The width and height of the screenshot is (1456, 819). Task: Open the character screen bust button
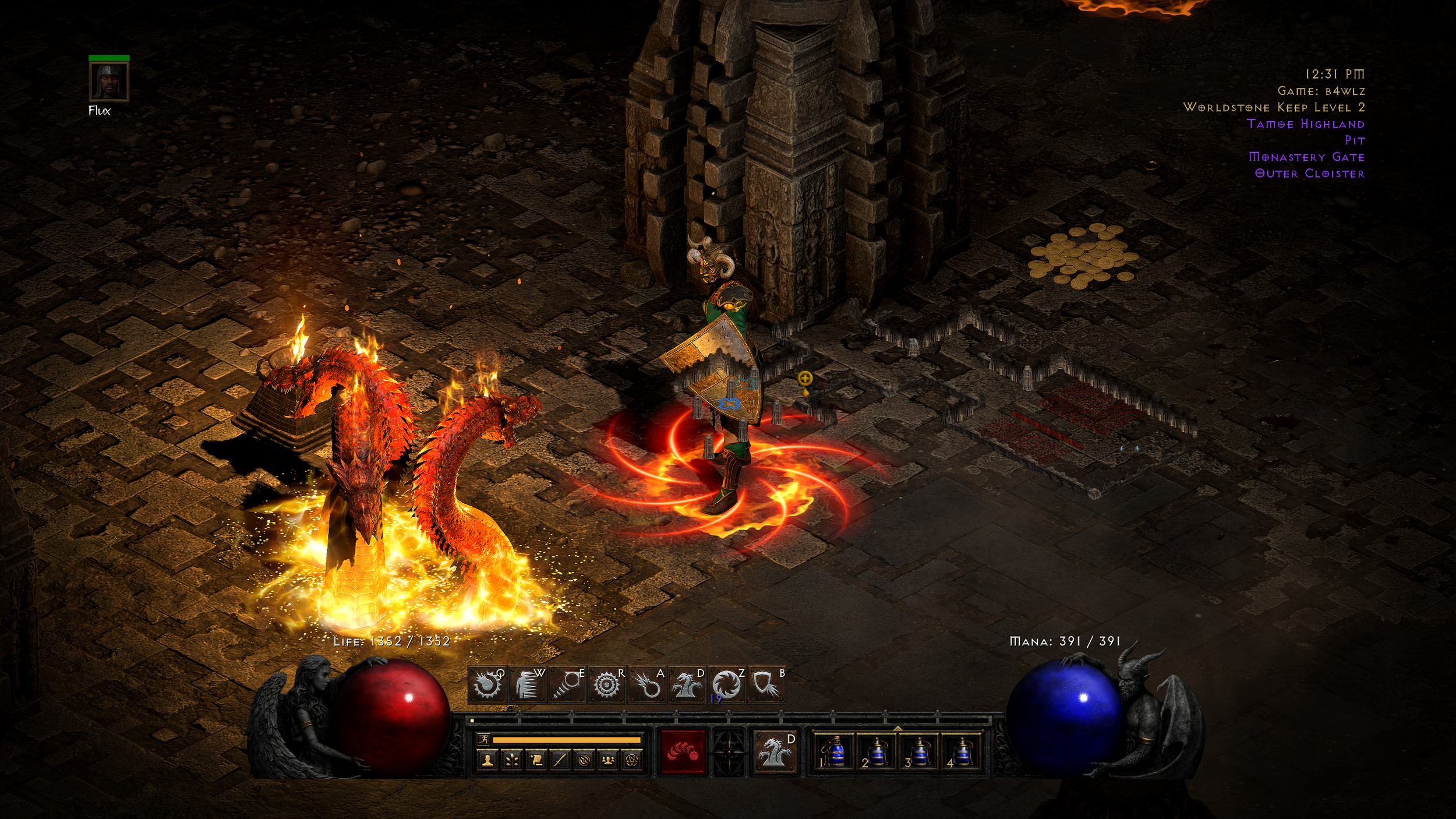488,760
